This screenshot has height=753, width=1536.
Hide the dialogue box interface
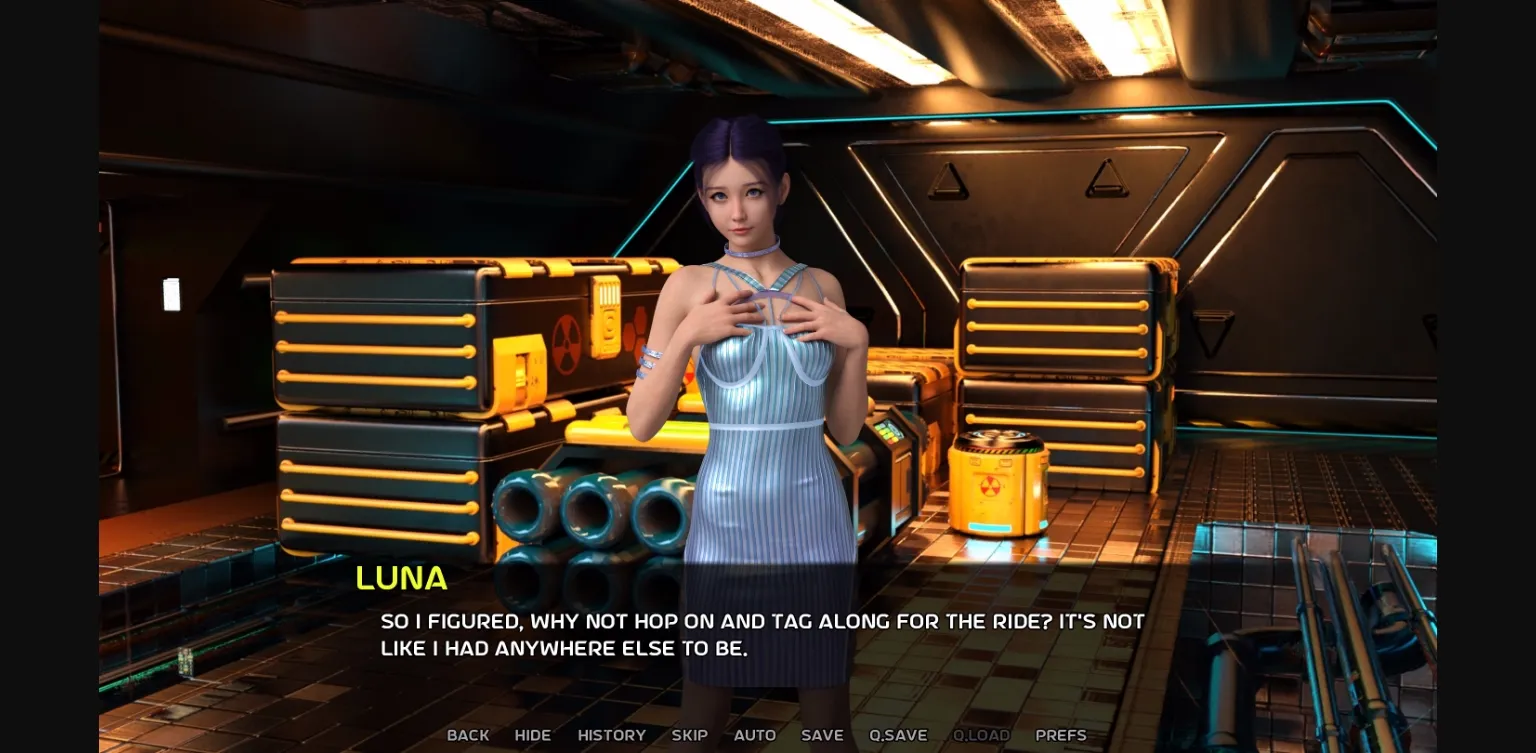tap(532, 735)
